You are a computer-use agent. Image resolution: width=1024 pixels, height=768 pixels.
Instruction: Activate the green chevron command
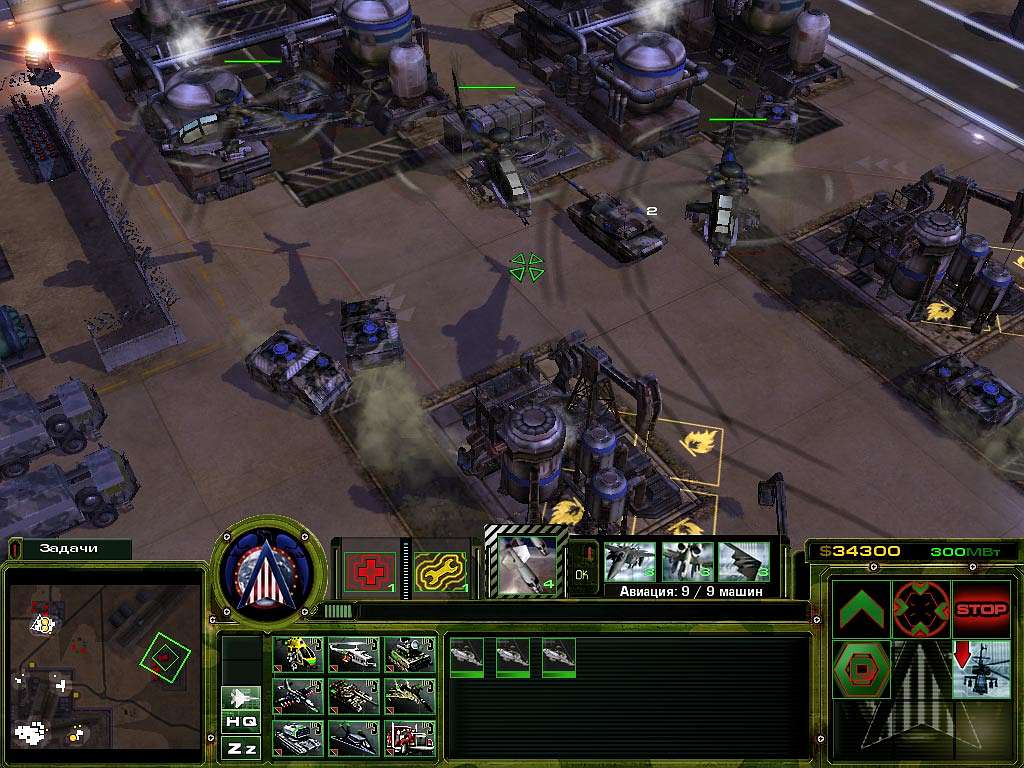pyautogui.click(x=861, y=609)
